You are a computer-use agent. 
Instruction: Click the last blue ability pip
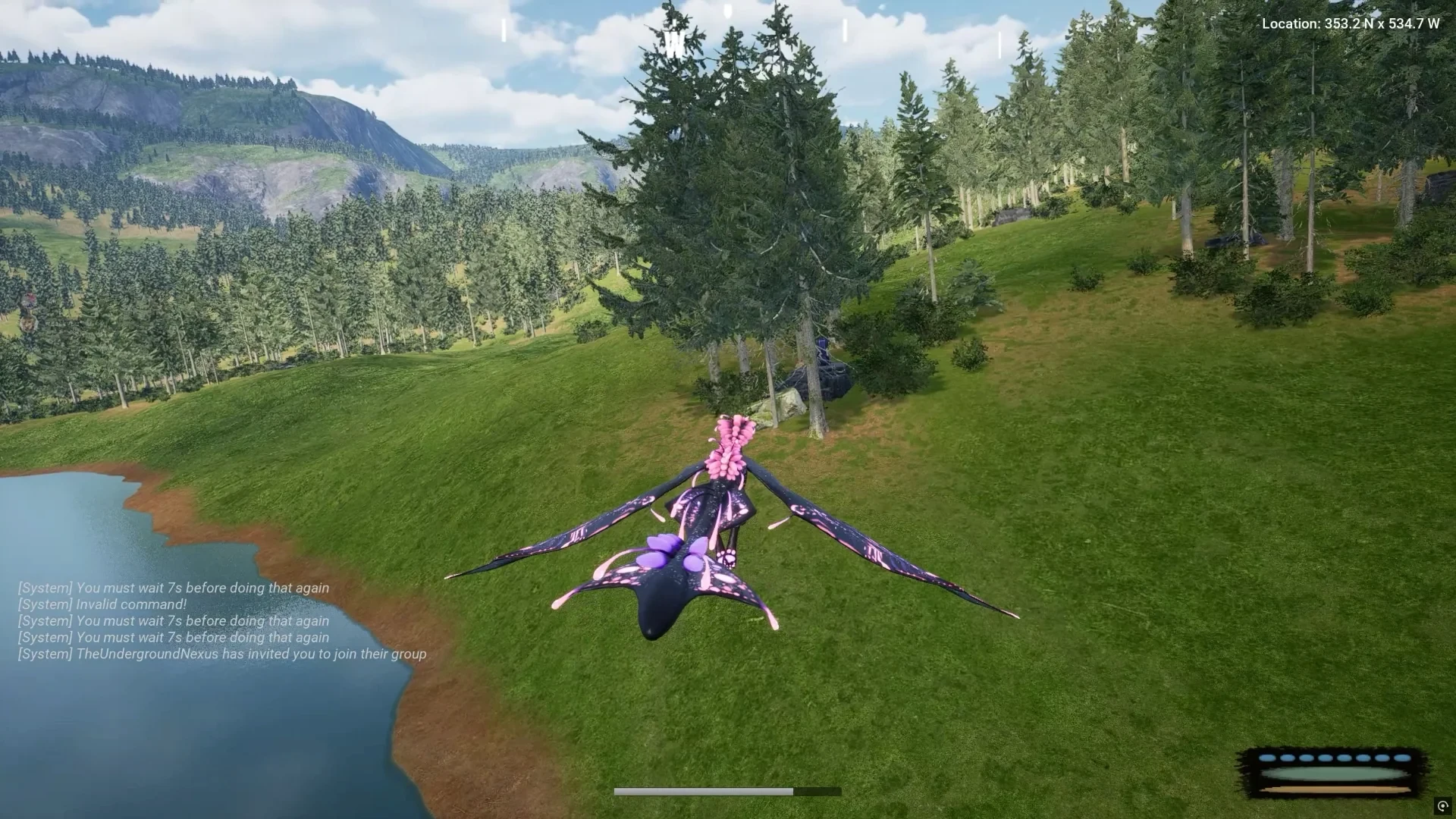coord(1402,758)
